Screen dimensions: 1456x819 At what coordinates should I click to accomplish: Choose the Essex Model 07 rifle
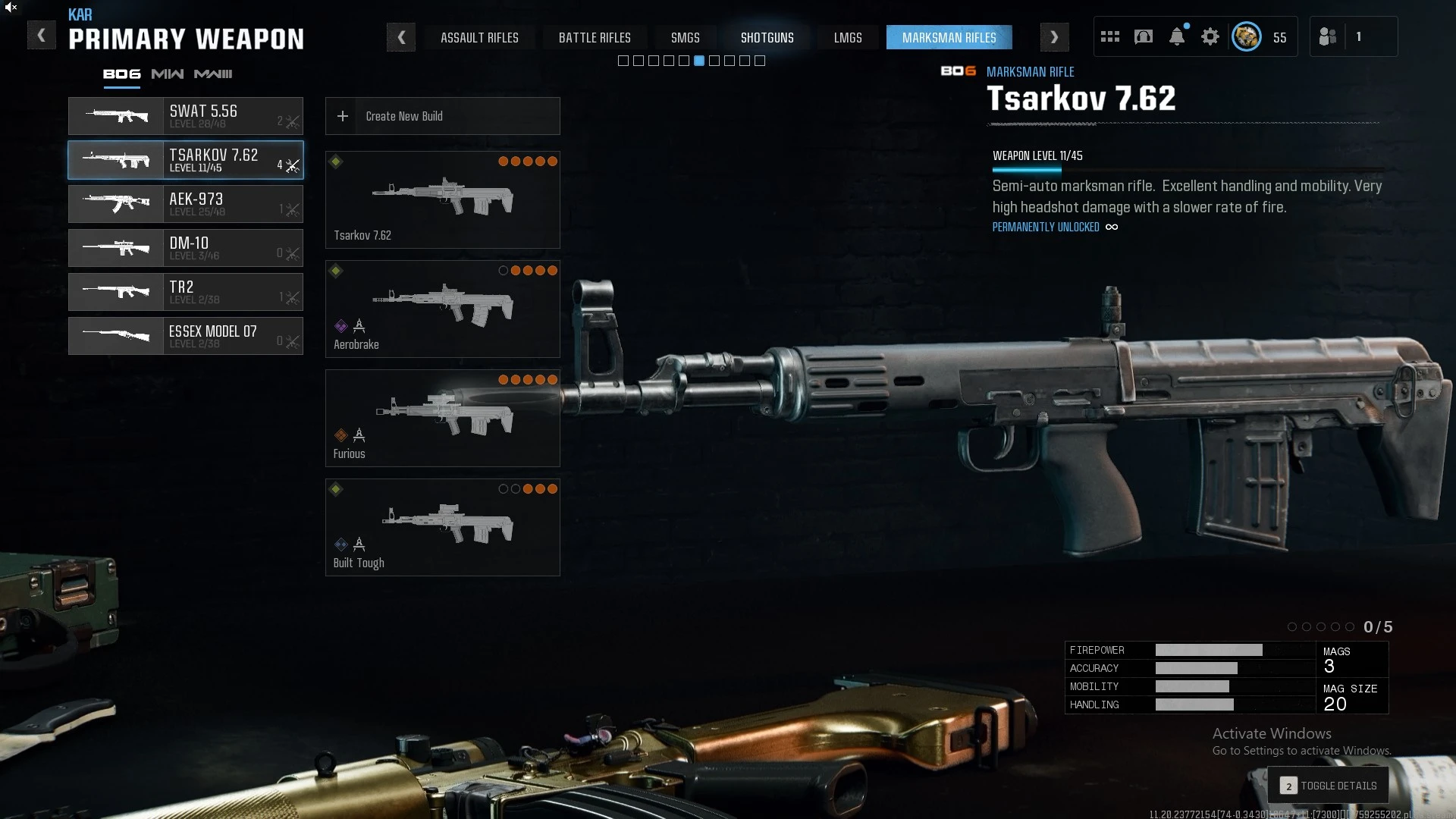[x=185, y=336]
